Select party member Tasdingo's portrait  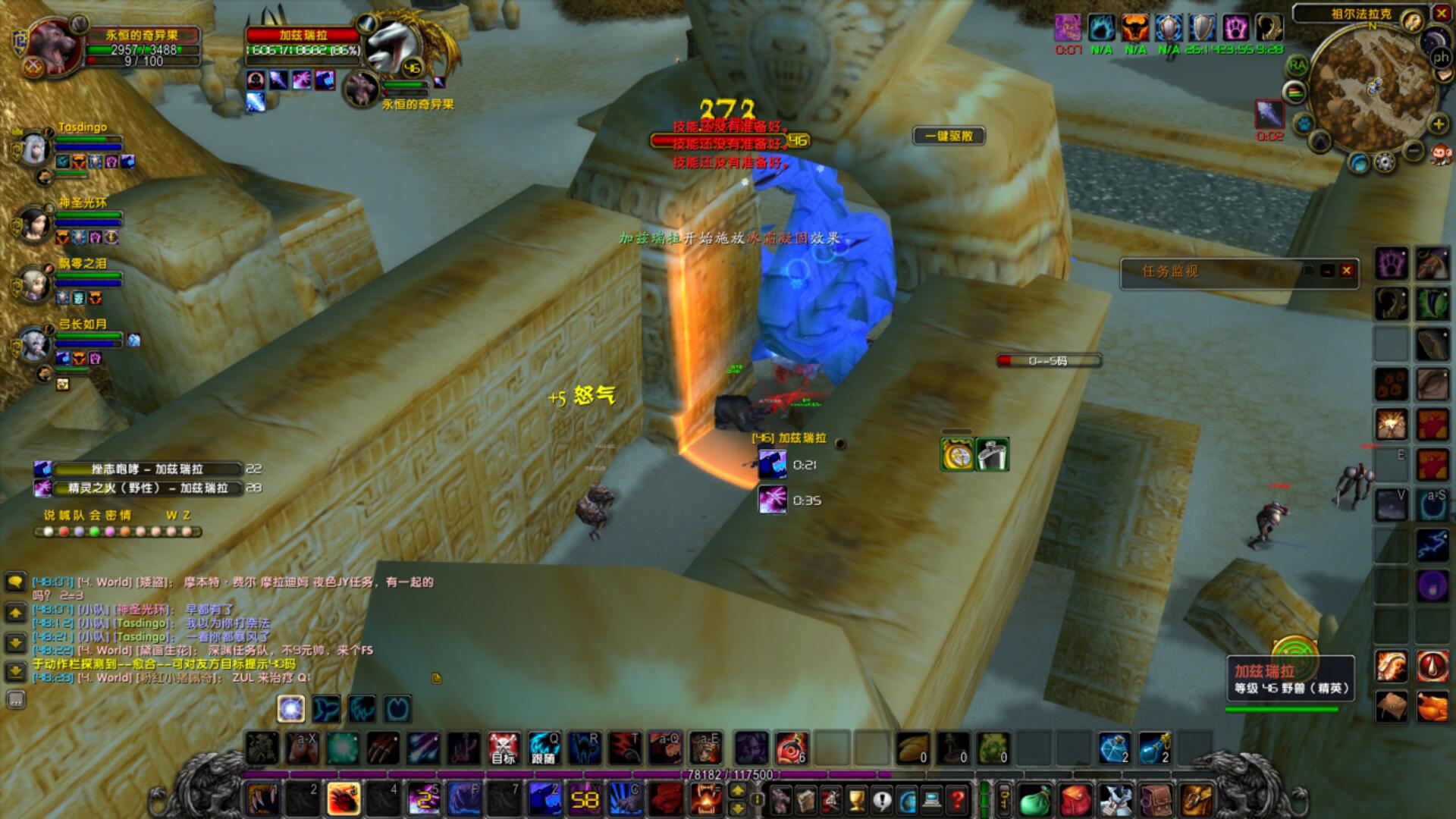(34, 149)
